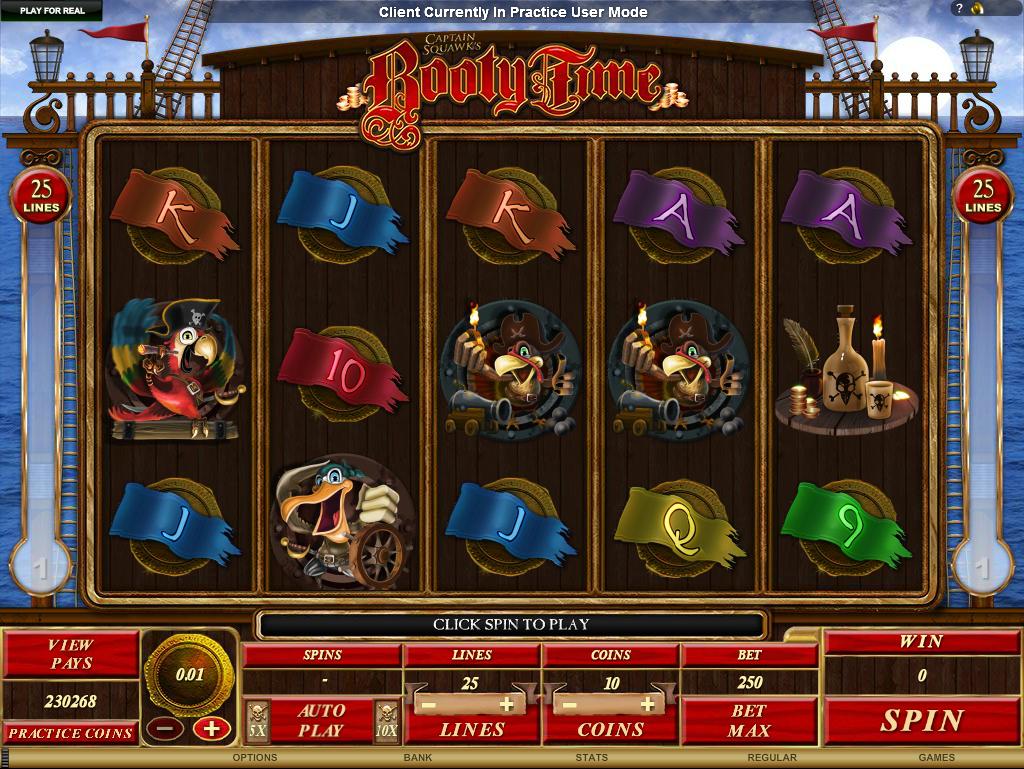The height and width of the screenshot is (769, 1024).
Task: Choose the 10X autoplay option
Action: [x=387, y=720]
